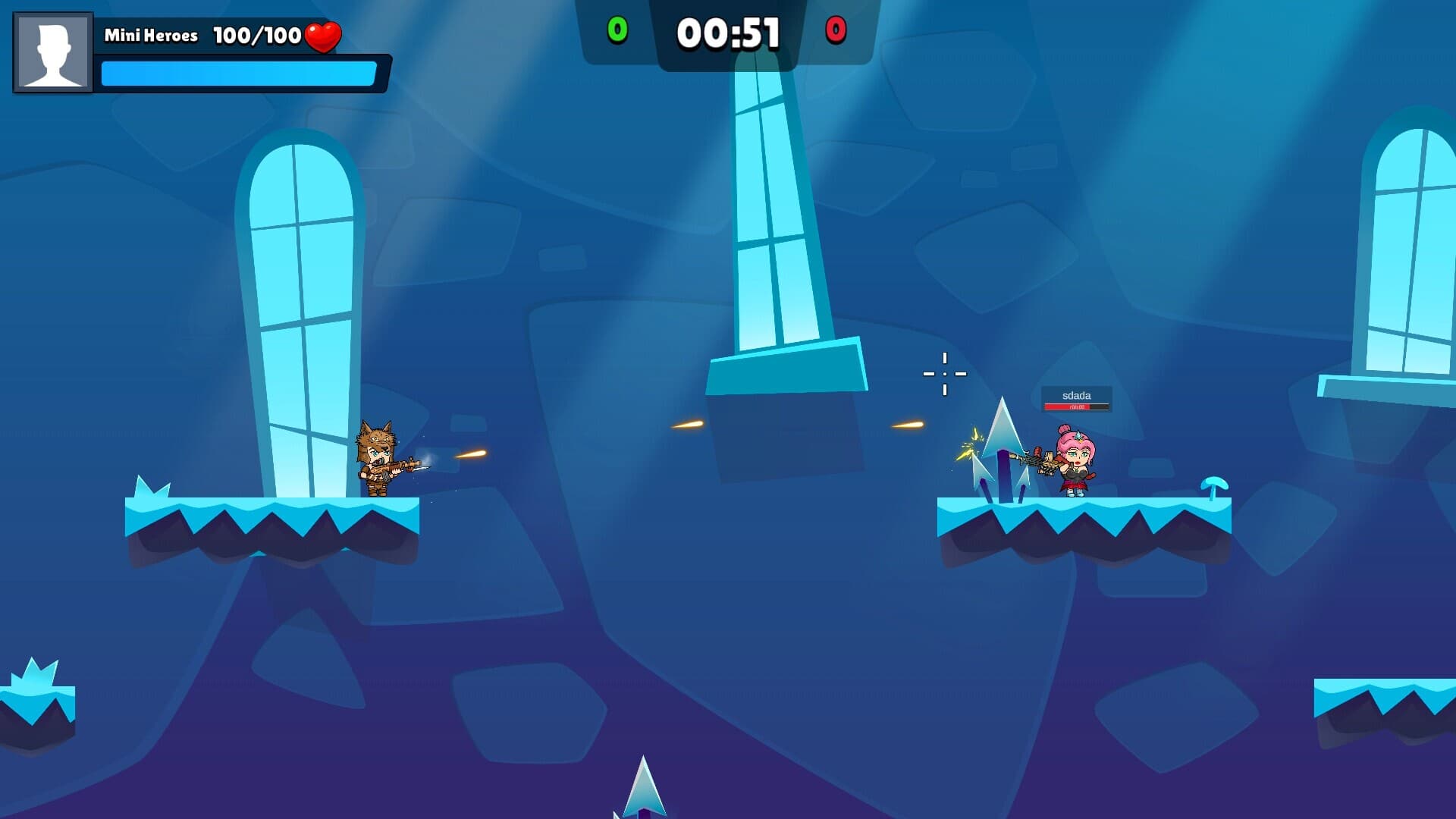Viewport: 1456px width, 819px height.
Task: Click the match timer showing 00:51
Action: (x=727, y=31)
